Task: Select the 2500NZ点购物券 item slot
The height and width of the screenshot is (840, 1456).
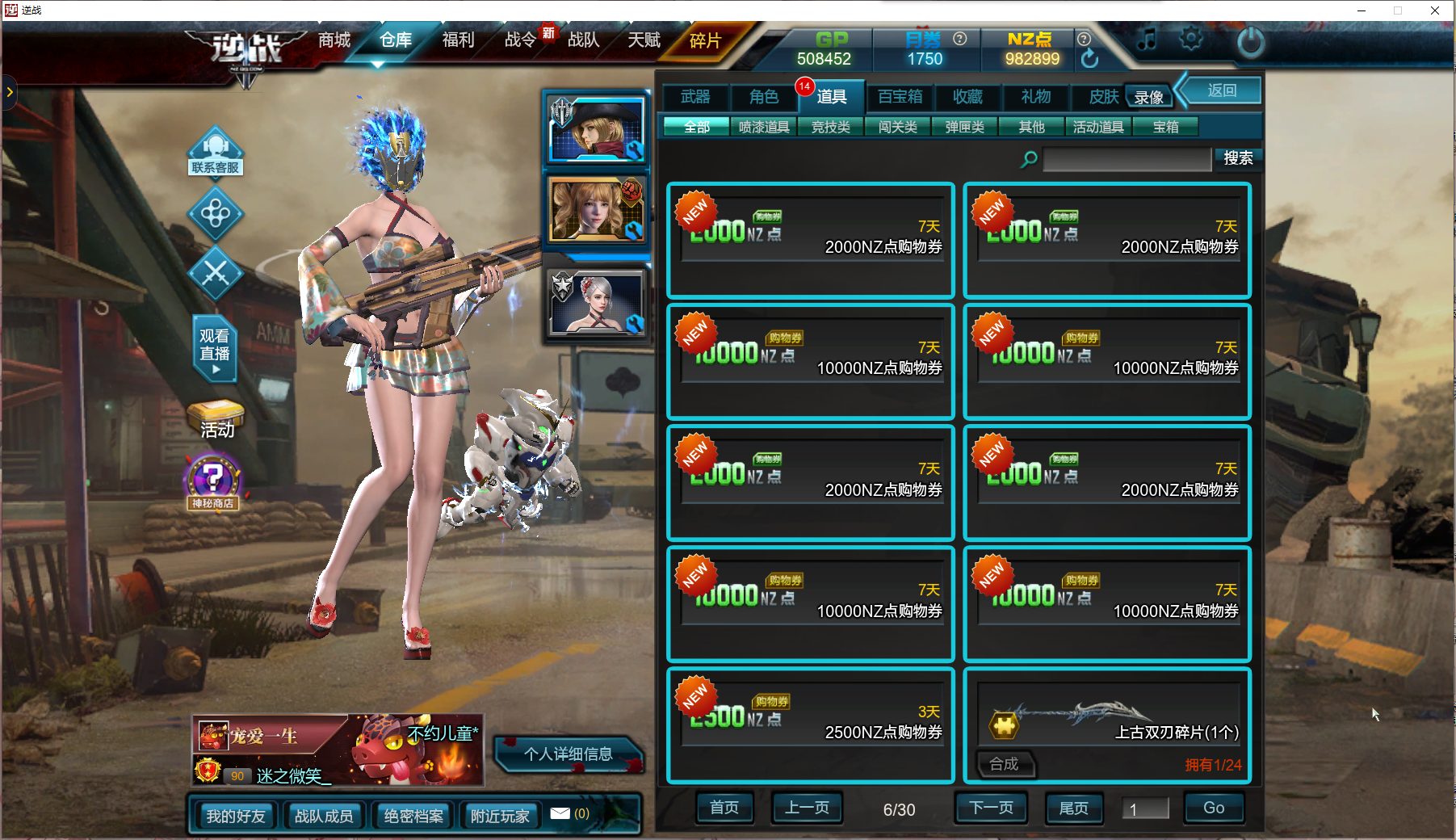Action: (811, 724)
